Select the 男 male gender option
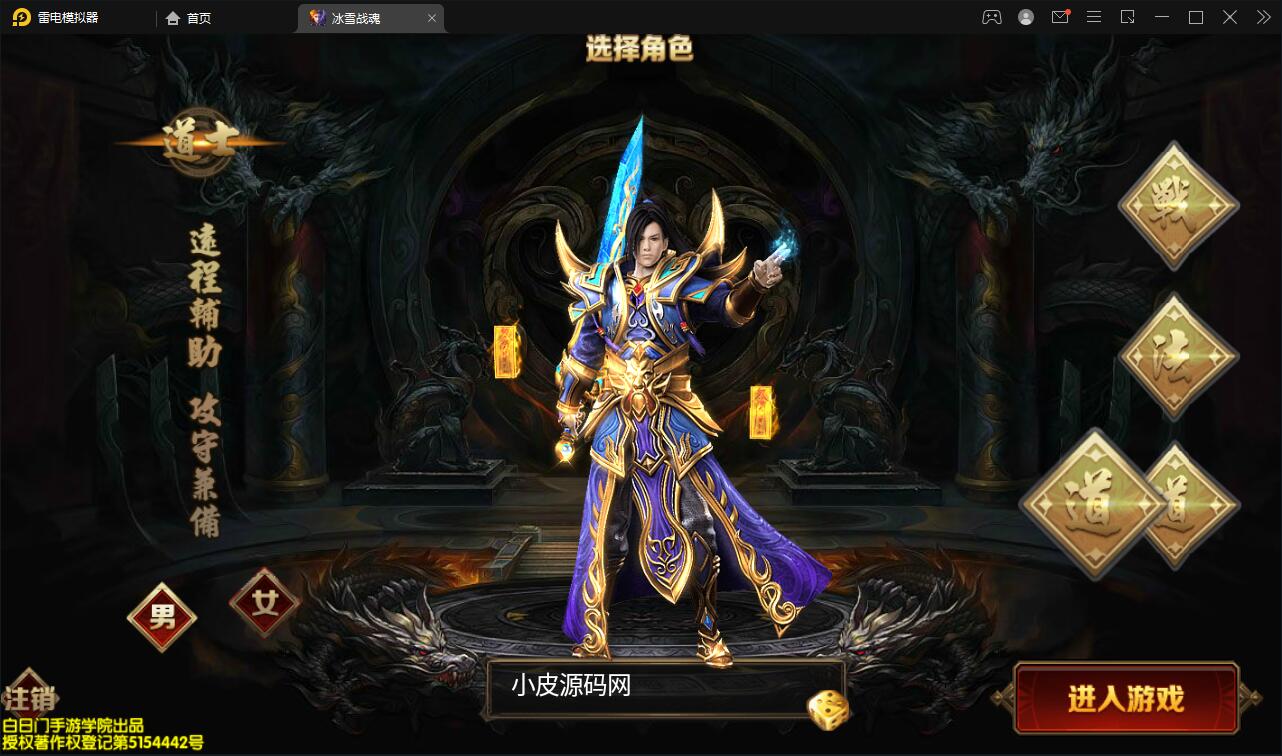The width and height of the screenshot is (1282, 756). 161,618
